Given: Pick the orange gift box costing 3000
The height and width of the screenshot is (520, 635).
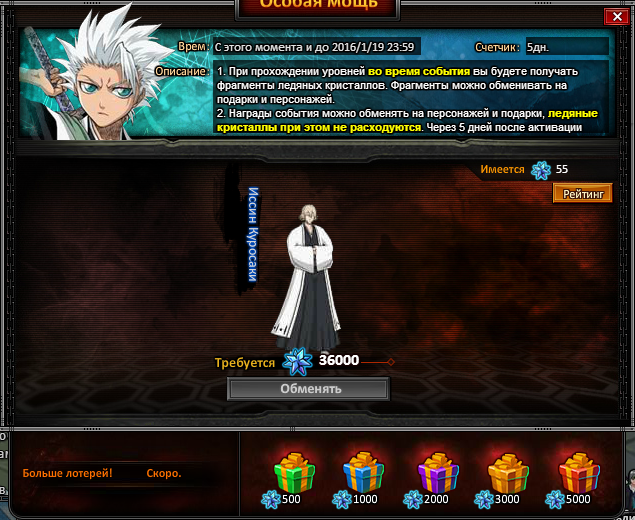Looking at the screenshot, I should click(x=508, y=473).
